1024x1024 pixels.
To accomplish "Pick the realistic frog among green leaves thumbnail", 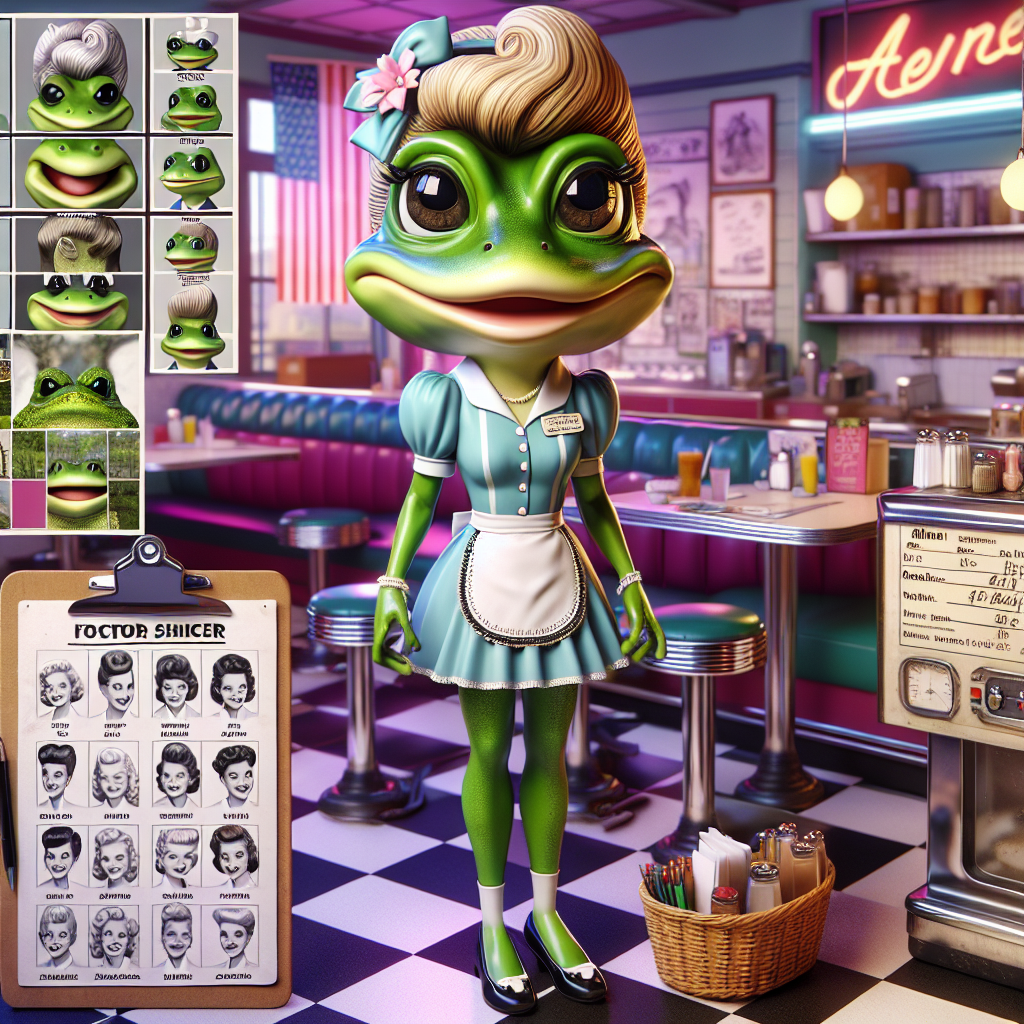I will click(77, 381).
